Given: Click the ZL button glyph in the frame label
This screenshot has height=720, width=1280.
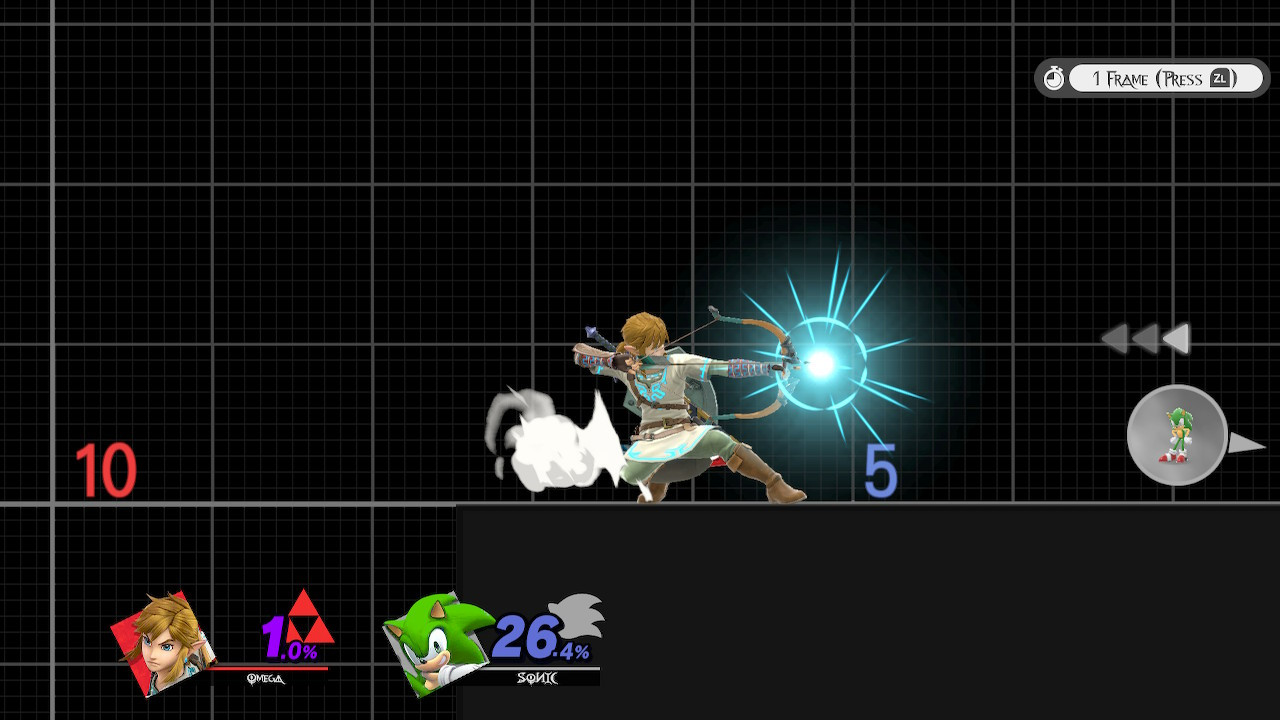Looking at the screenshot, I should click(1221, 78).
